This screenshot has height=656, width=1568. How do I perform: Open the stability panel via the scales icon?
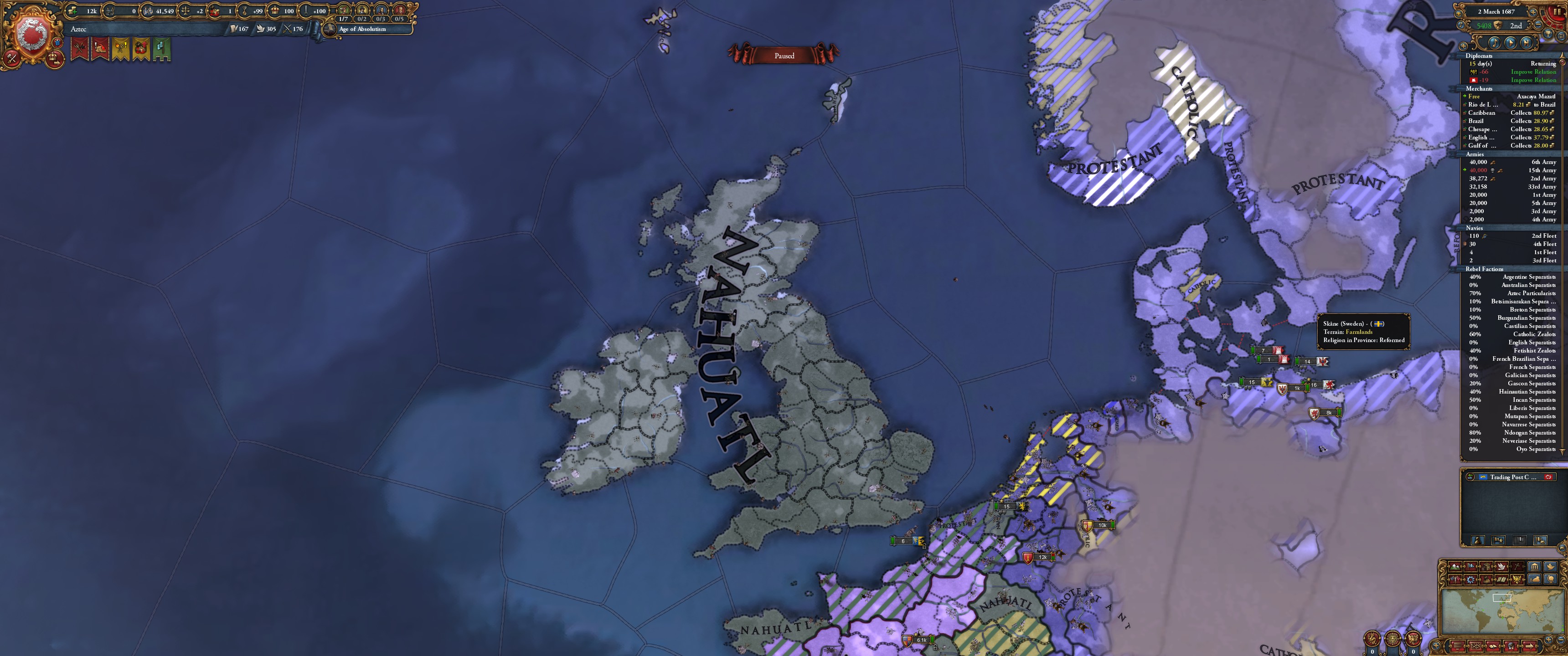pos(186,11)
